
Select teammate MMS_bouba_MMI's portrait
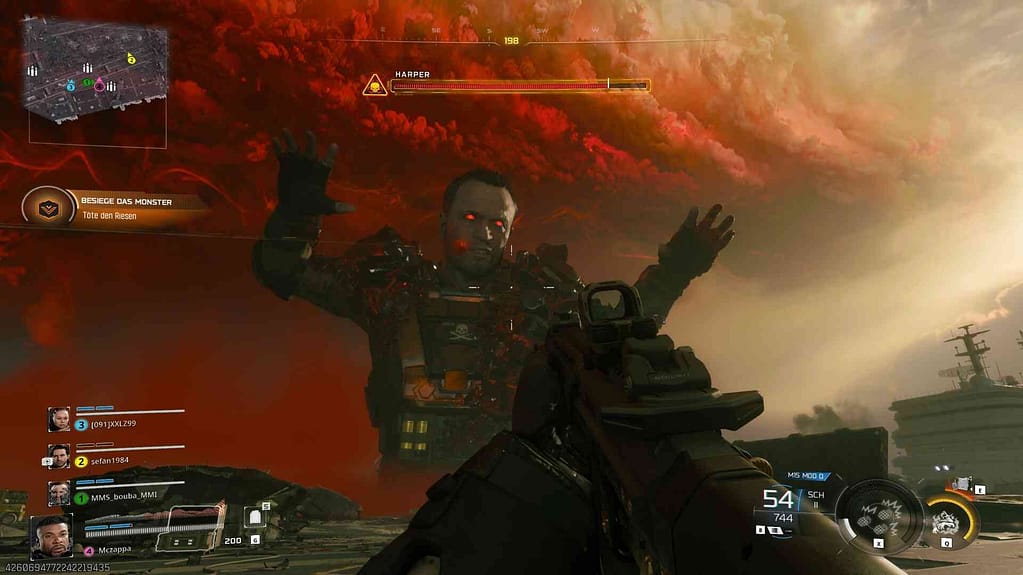(x=60, y=492)
